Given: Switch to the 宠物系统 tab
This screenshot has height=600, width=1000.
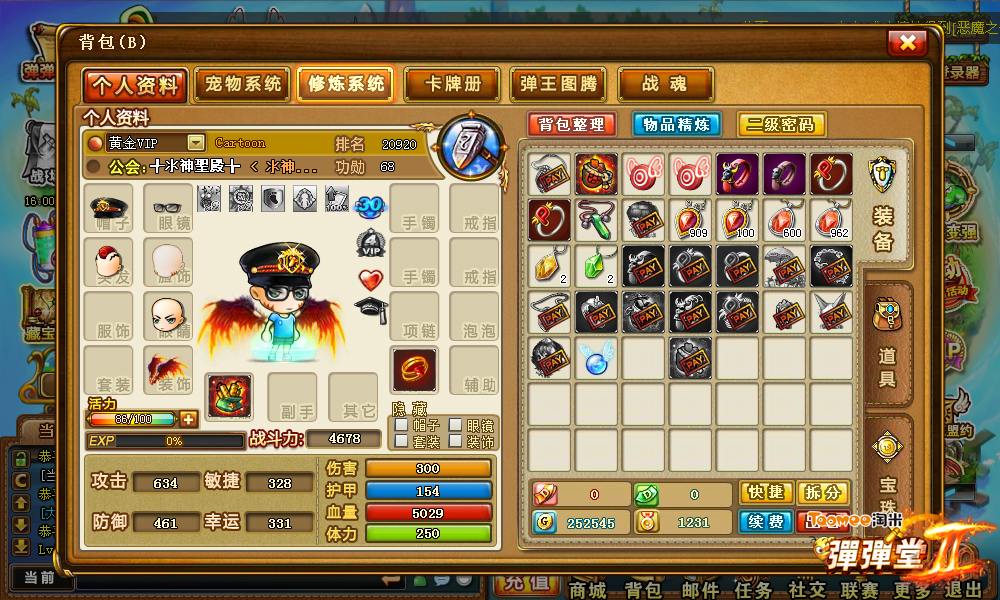Looking at the screenshot, I should [243, 84].
